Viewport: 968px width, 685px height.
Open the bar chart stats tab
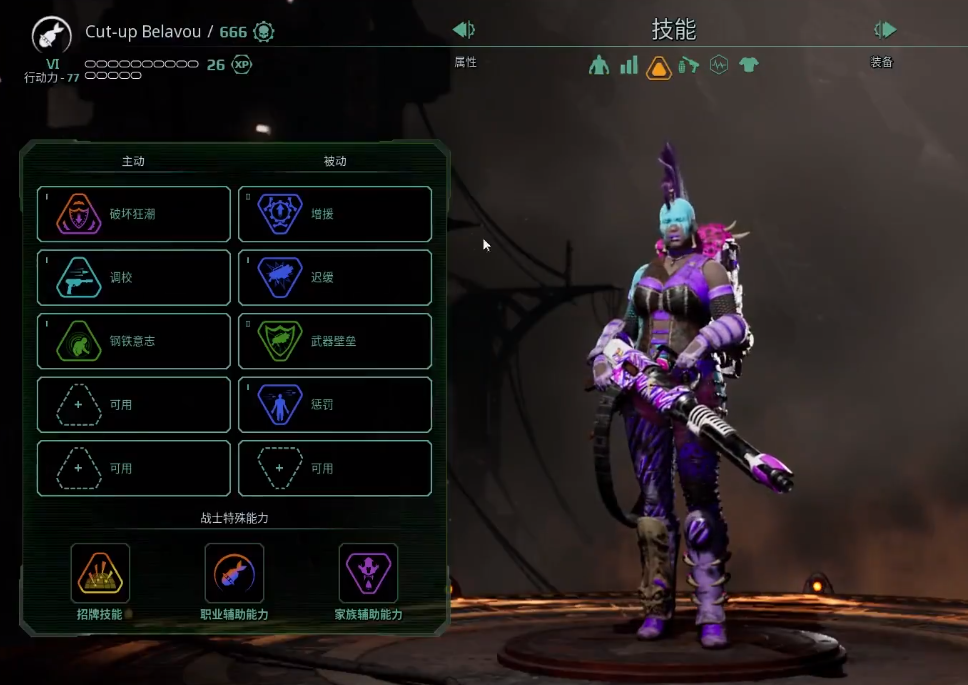click(629, 66)
